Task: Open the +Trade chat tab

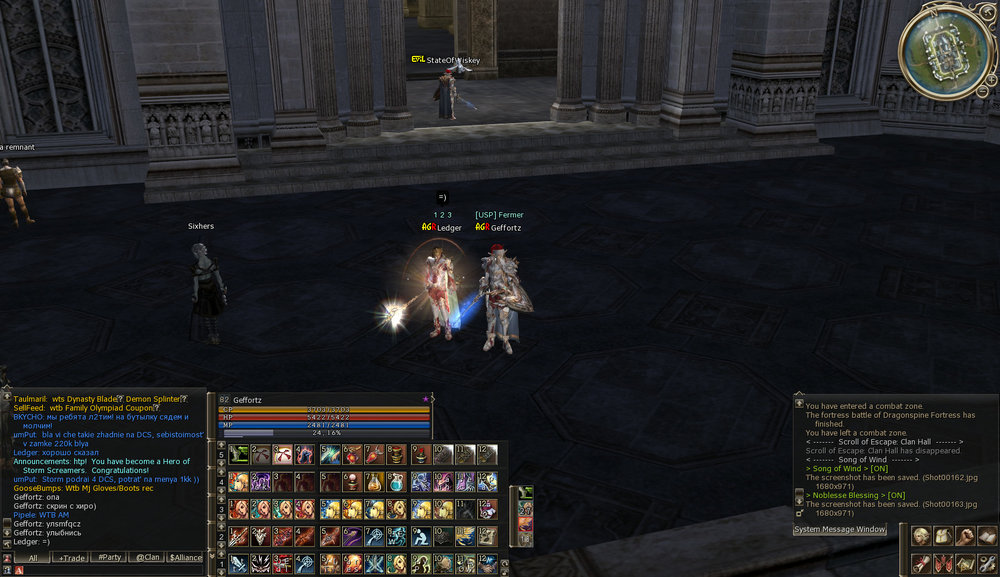Action: (x=70, y=558)
